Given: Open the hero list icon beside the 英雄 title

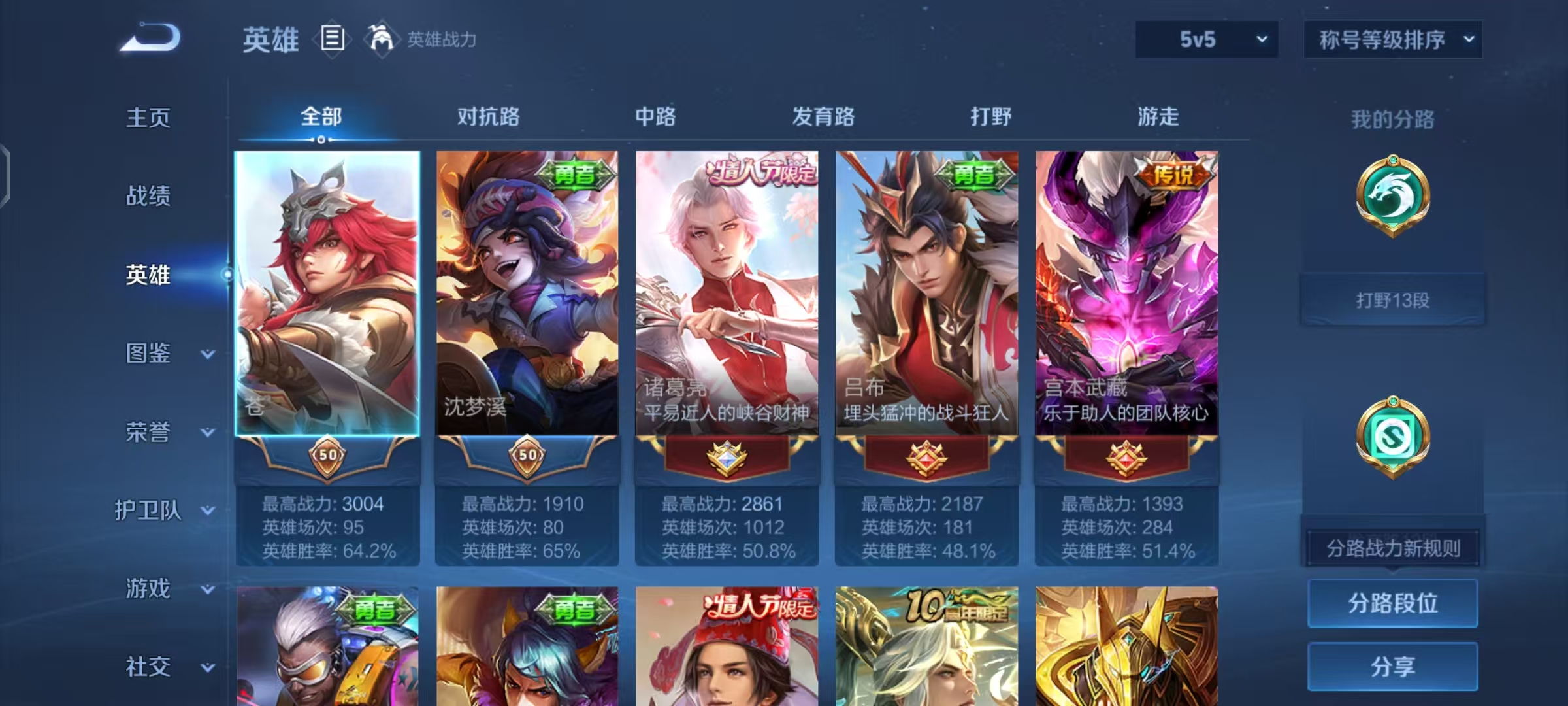Looking at the screenshot, I should coord(333,39).
